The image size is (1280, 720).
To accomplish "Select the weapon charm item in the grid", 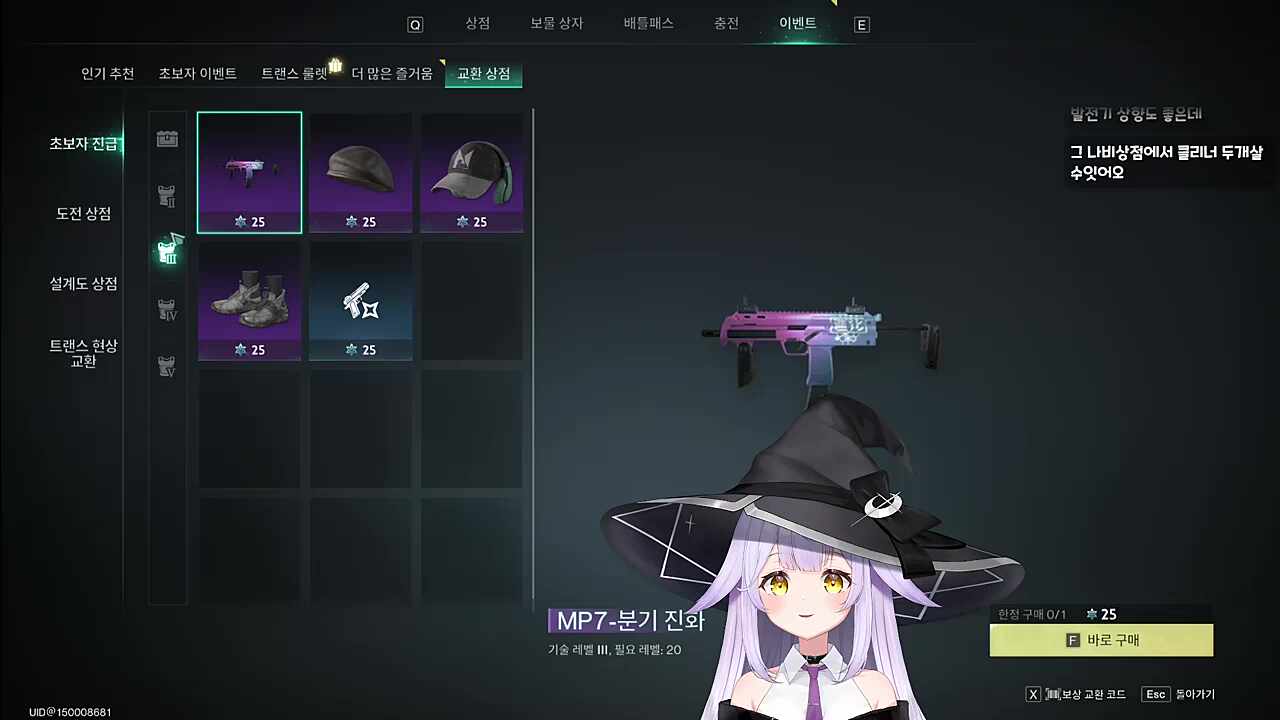I will pos(360,300).
